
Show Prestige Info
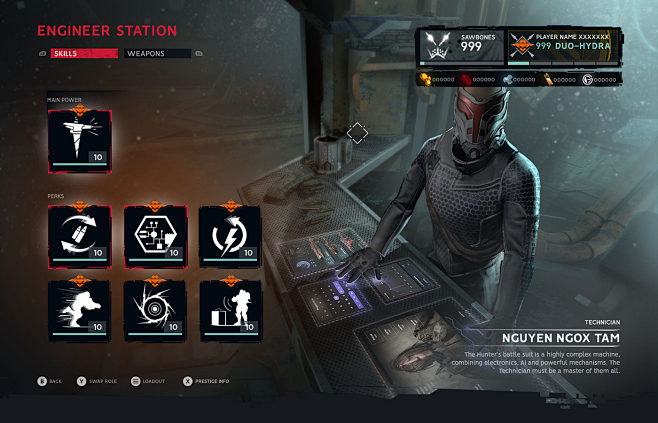point(210,381)
